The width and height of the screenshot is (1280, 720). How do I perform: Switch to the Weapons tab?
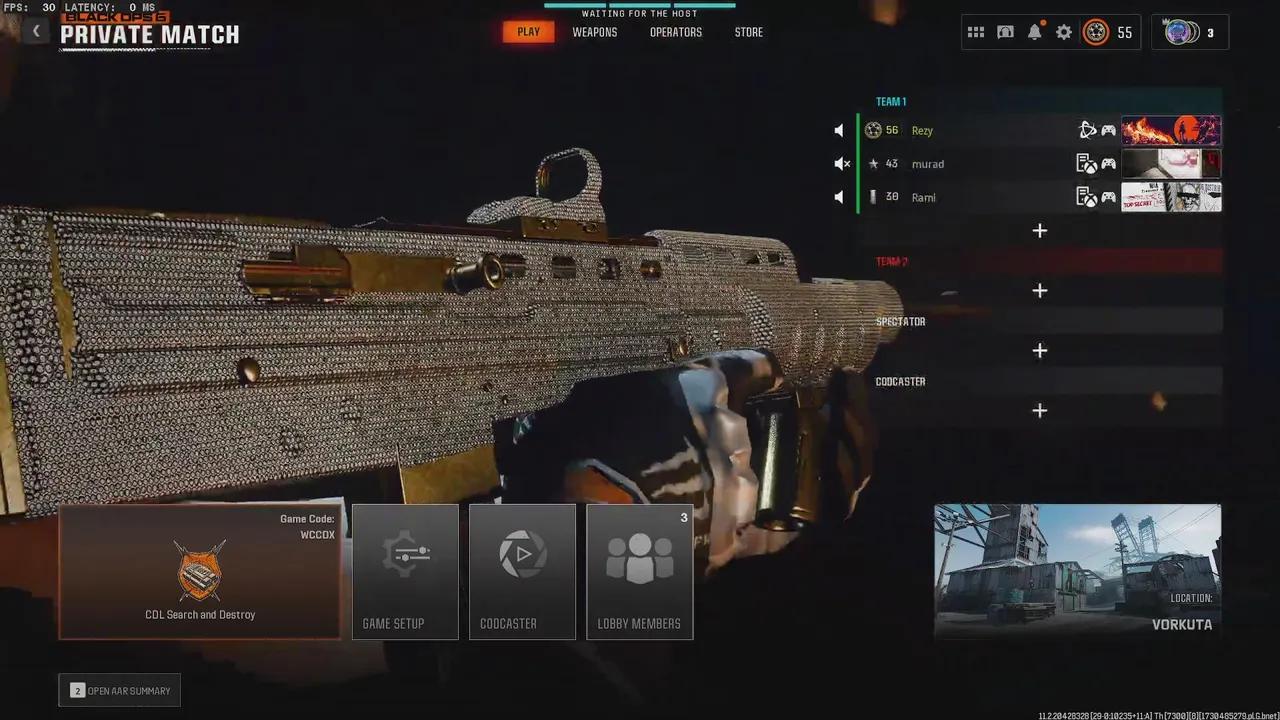(x=594, y=31)
